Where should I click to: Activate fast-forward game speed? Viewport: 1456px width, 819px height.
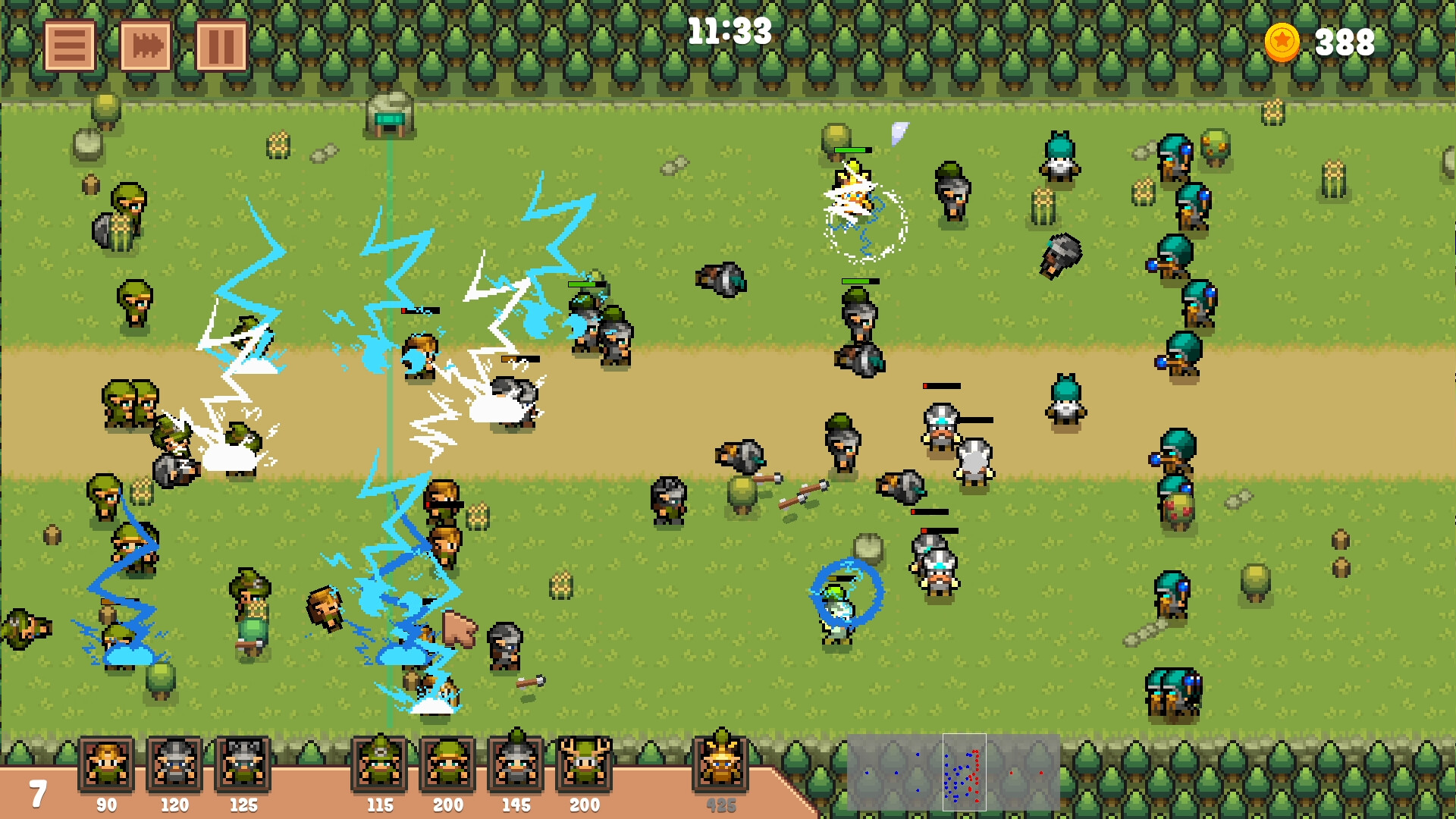pos(146,45)
